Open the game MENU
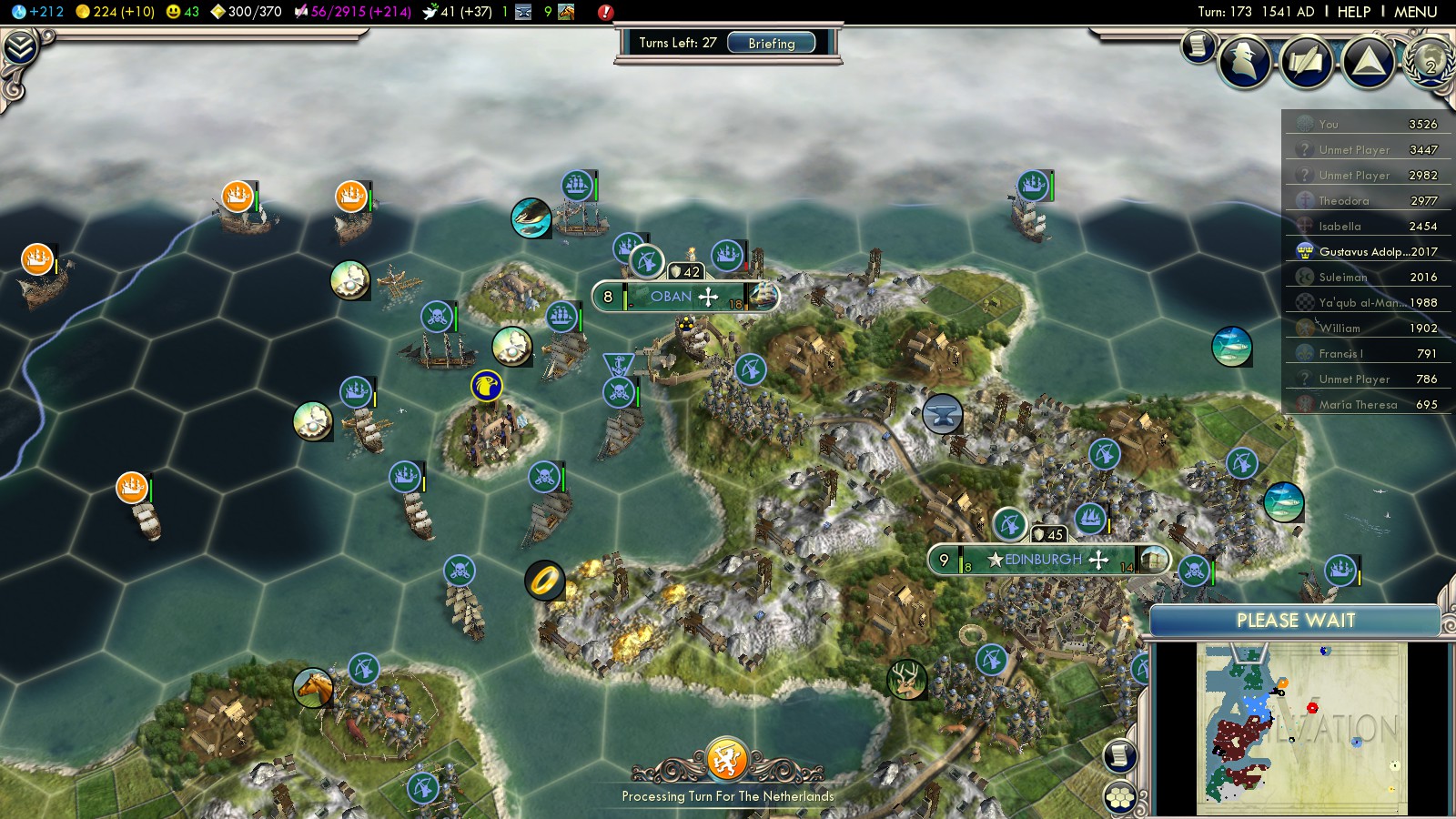Image resolution: width=1456 pixels, height=819 pixels. point(1415,12)
